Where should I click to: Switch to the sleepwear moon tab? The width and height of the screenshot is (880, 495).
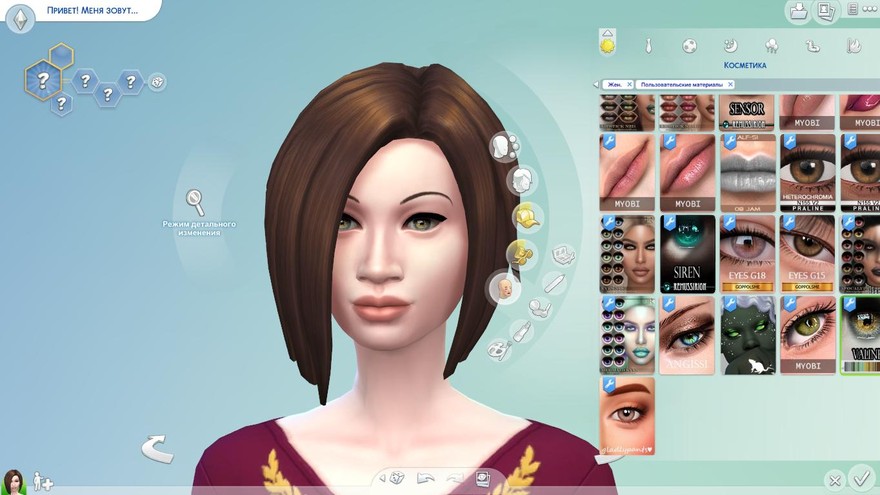pos(730,46)
